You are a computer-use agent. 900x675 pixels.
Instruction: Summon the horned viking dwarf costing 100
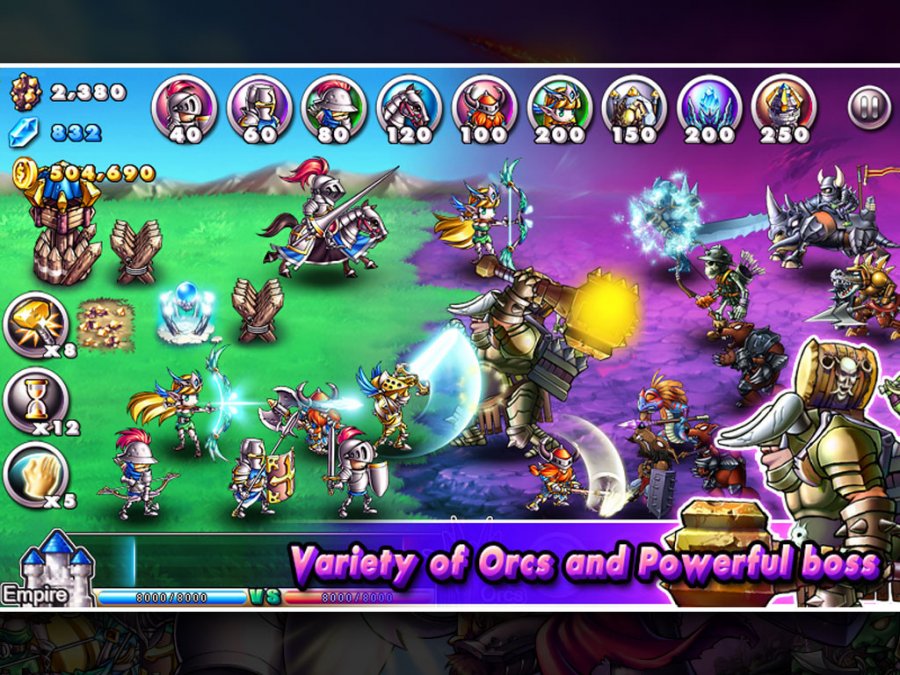484,106
